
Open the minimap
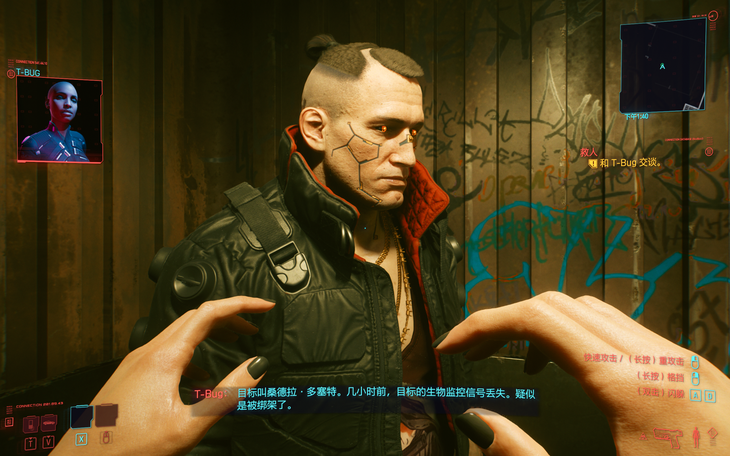pos(662,66)
